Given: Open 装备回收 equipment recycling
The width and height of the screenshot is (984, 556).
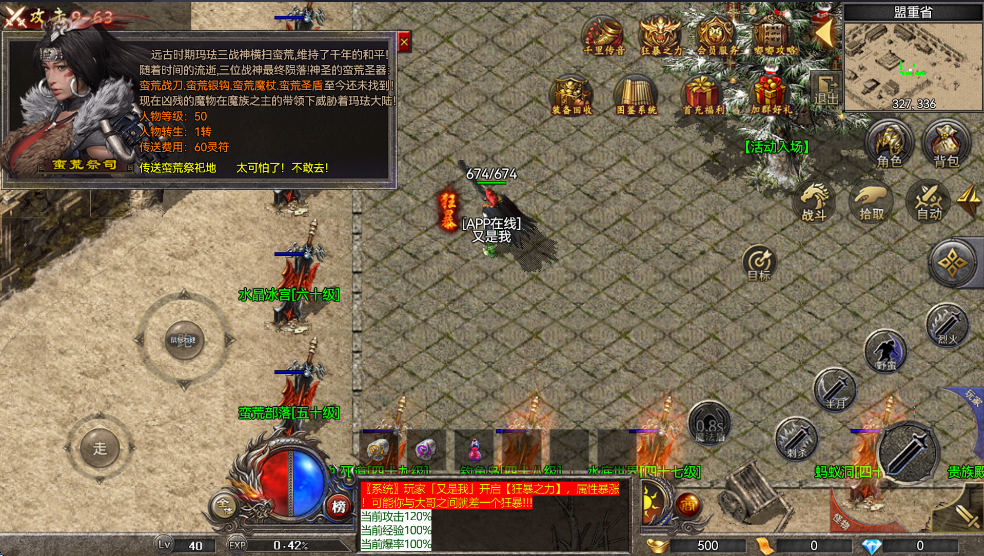Looking at the screenshot, I should pos(571,95).
